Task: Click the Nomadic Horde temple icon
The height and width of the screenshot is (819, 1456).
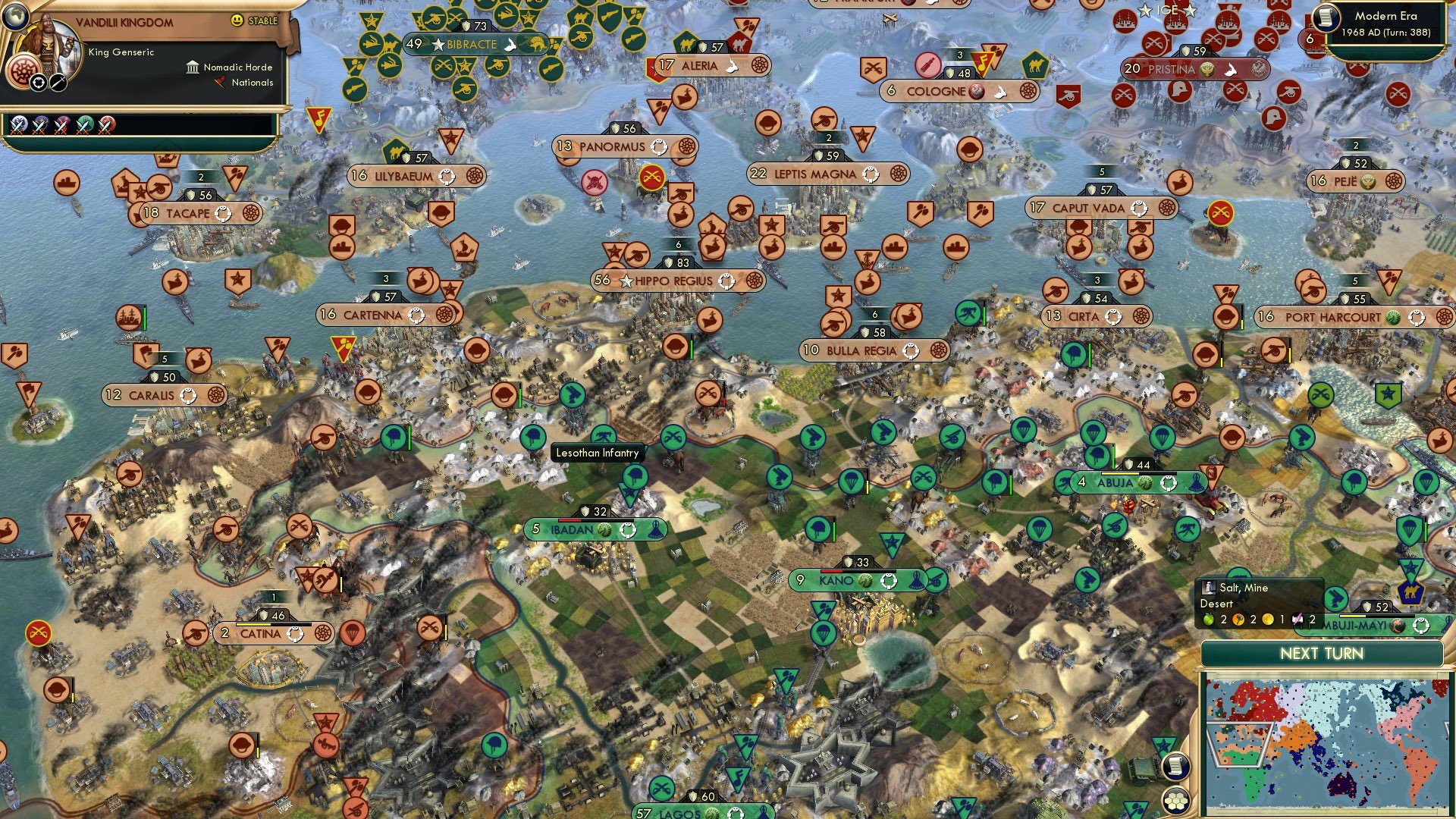Action: (x=193, y=69)
